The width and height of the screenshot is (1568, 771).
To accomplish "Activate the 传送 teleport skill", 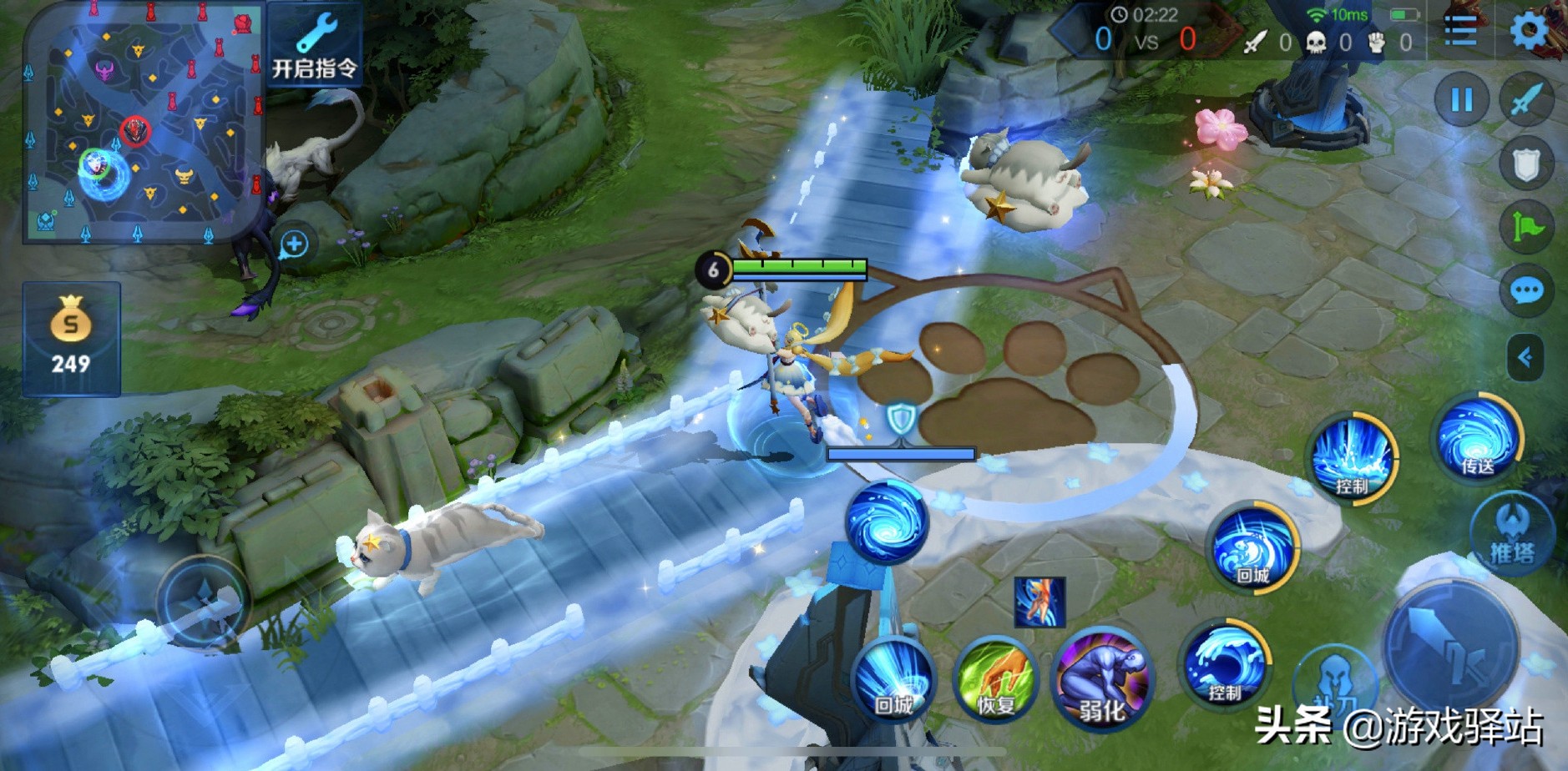I will (x=1477, y=438).
